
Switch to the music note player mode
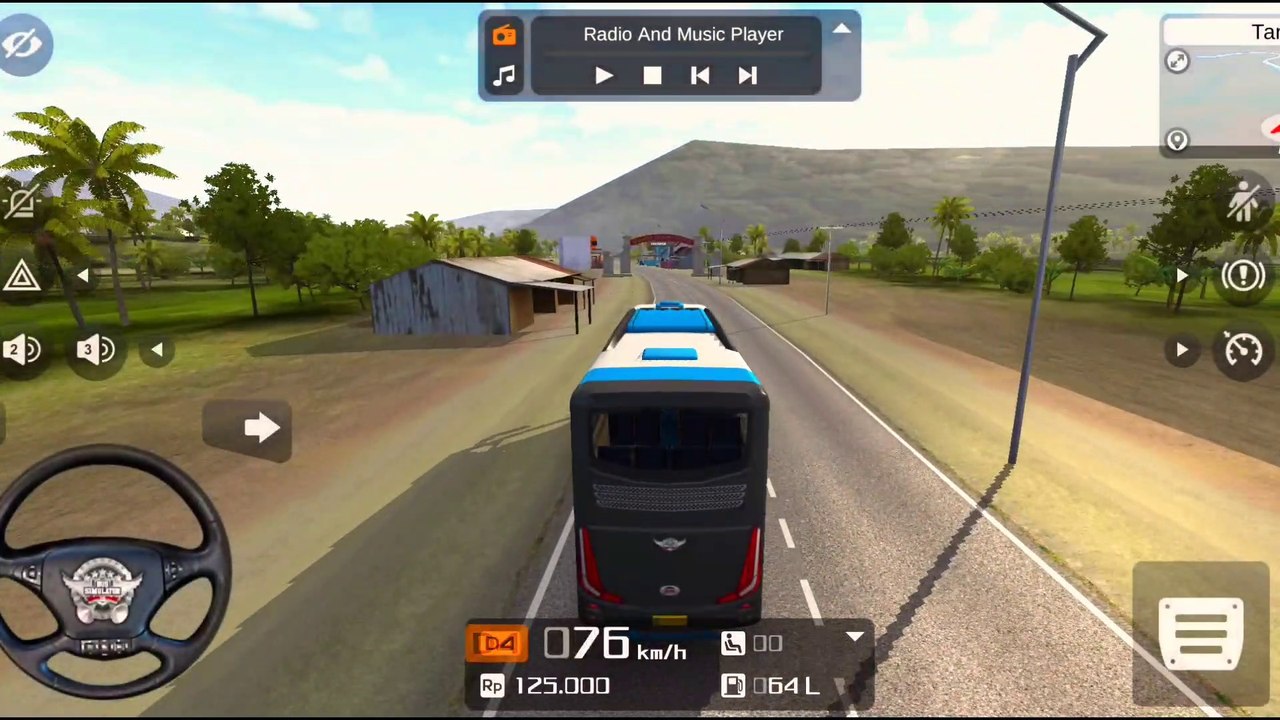[x=504, y=76]
